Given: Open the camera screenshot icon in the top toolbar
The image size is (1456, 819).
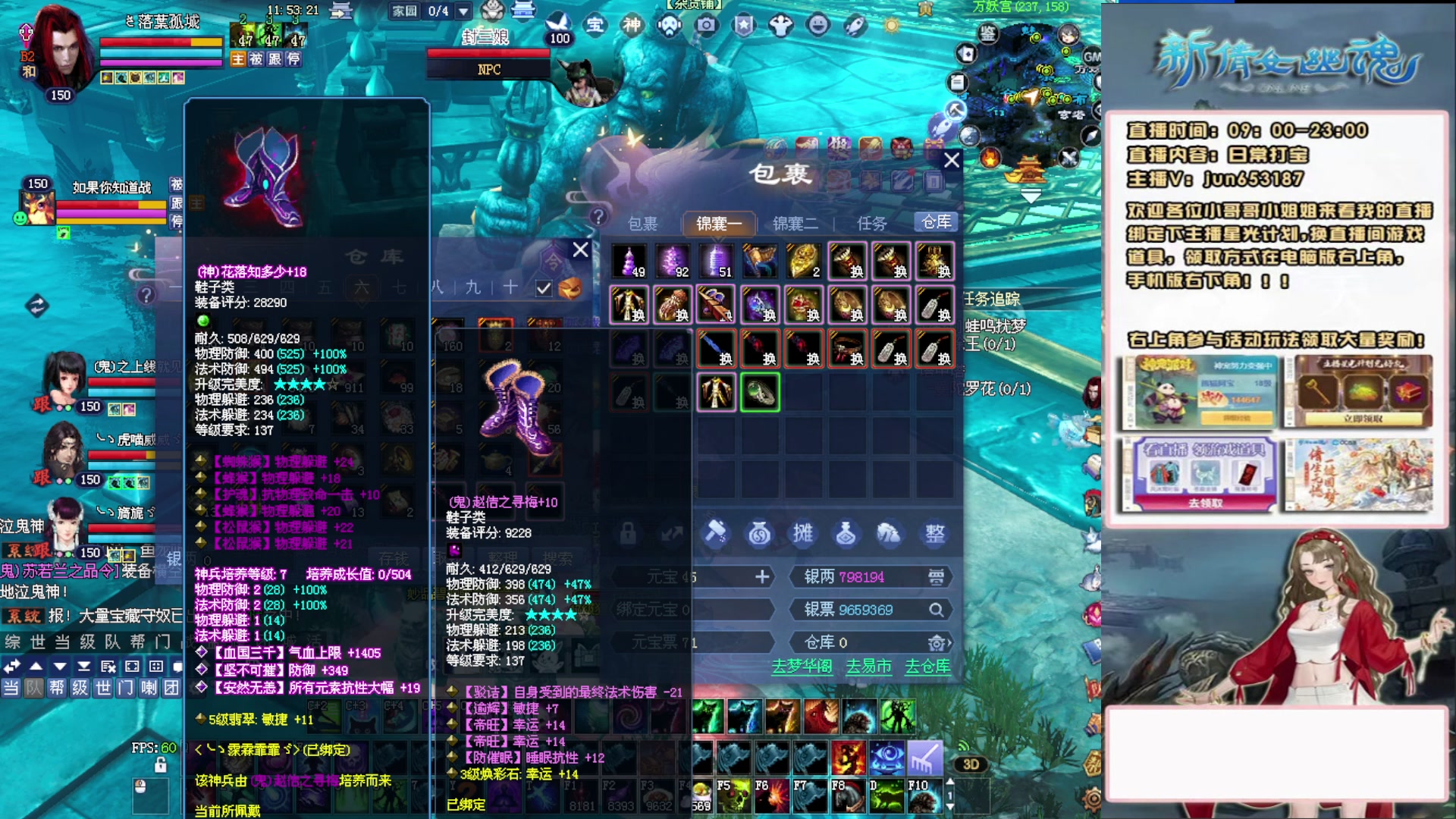Looking at the screenshot, I should tap(708, 25).
